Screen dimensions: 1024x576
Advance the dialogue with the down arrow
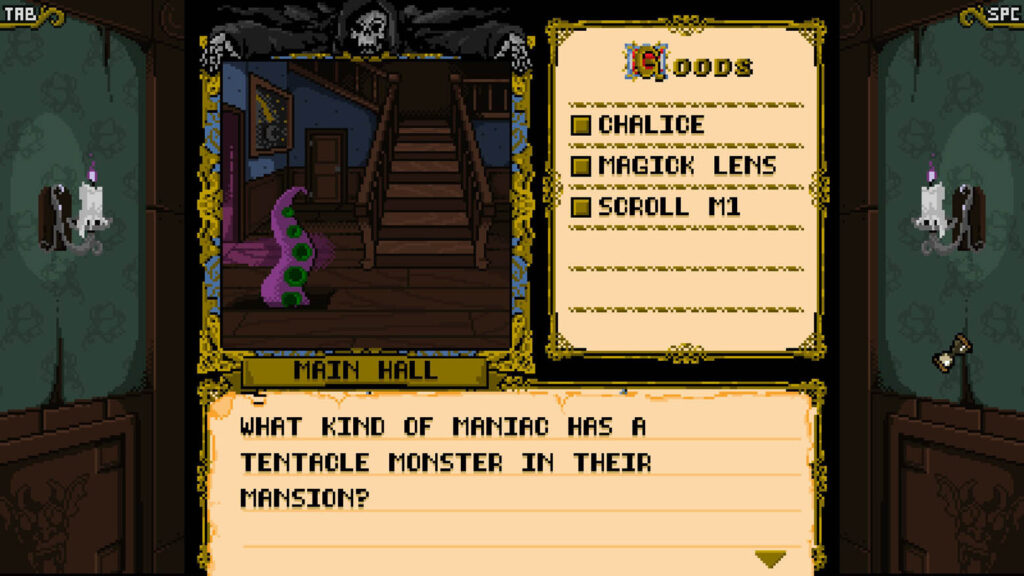(770, 558)
